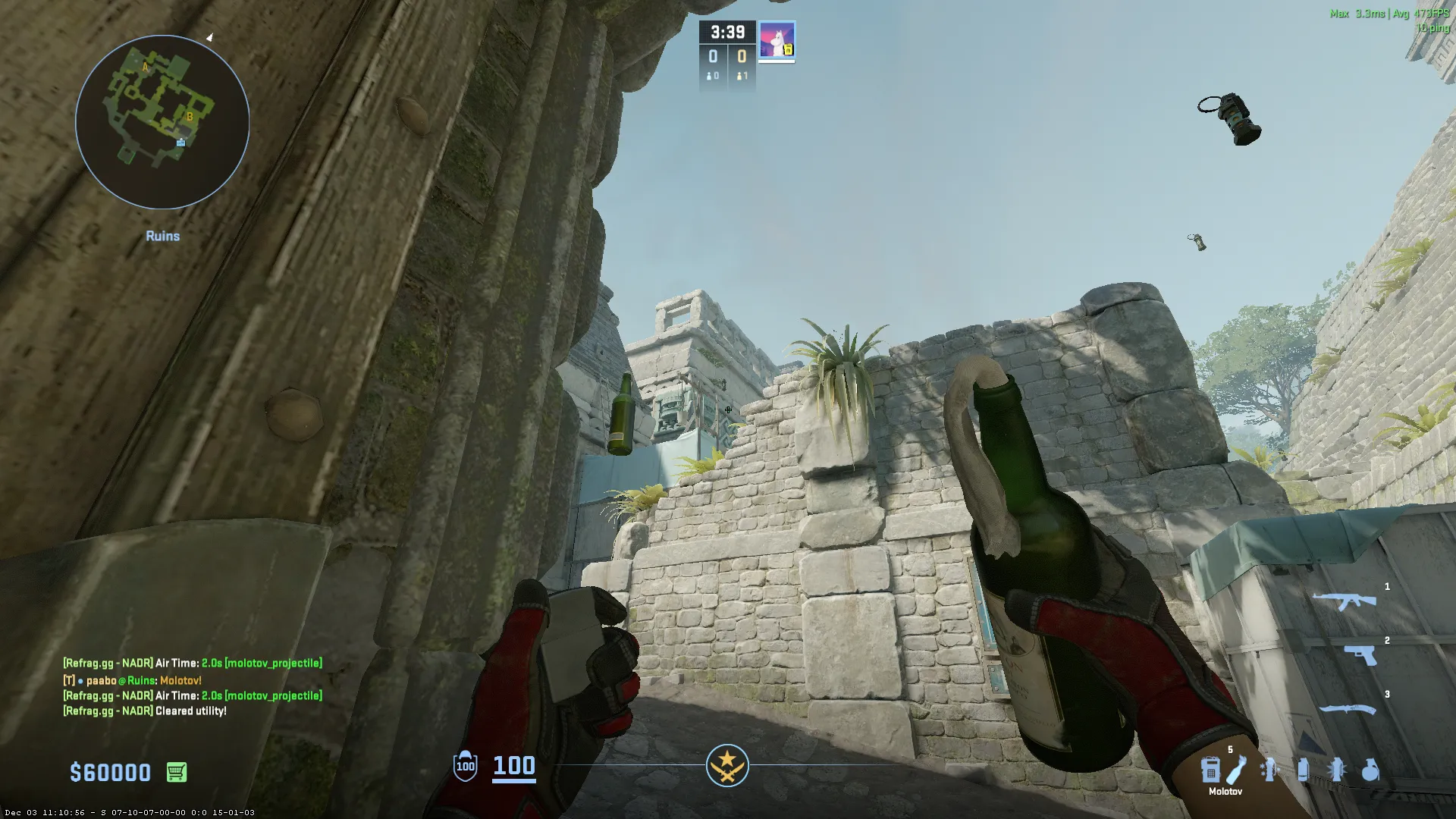This screenshot has width=1456, height=819.
Task: Click the armor shield icon
Action: [465, 765]
